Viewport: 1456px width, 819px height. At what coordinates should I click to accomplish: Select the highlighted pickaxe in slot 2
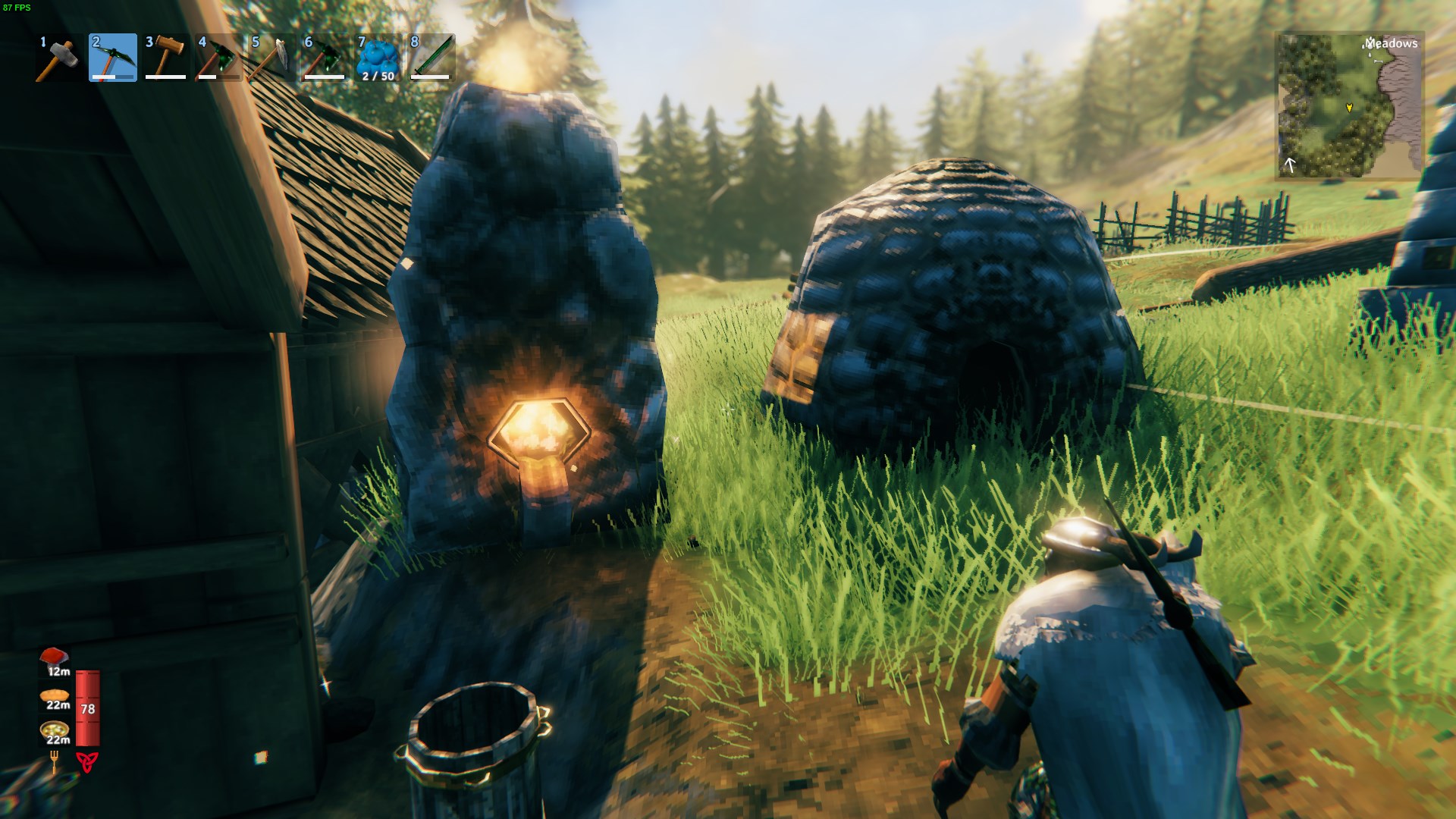point(113,58)
